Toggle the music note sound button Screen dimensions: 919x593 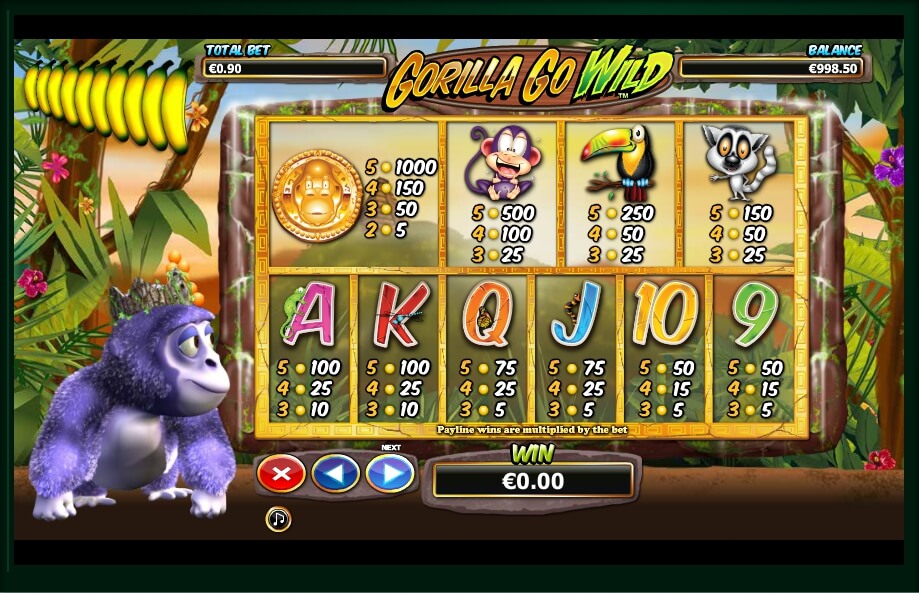278,519
